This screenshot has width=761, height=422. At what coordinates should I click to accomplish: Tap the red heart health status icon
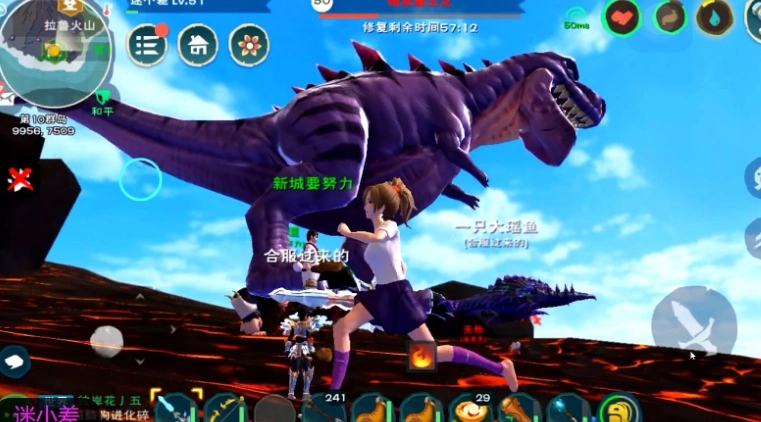pyautogui.click(x=623, y=17)
